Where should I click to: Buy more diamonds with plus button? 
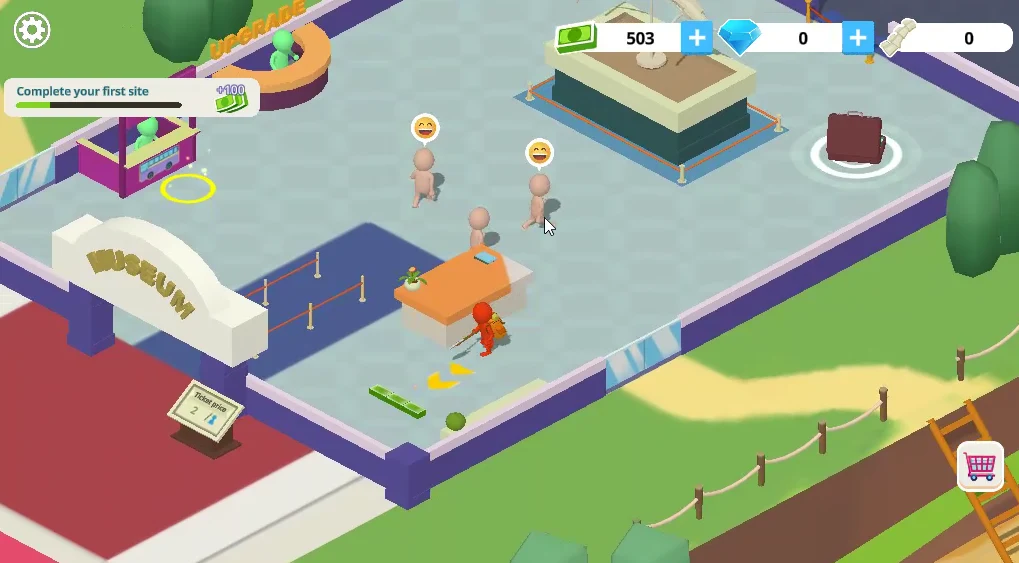tap(857, 38)
